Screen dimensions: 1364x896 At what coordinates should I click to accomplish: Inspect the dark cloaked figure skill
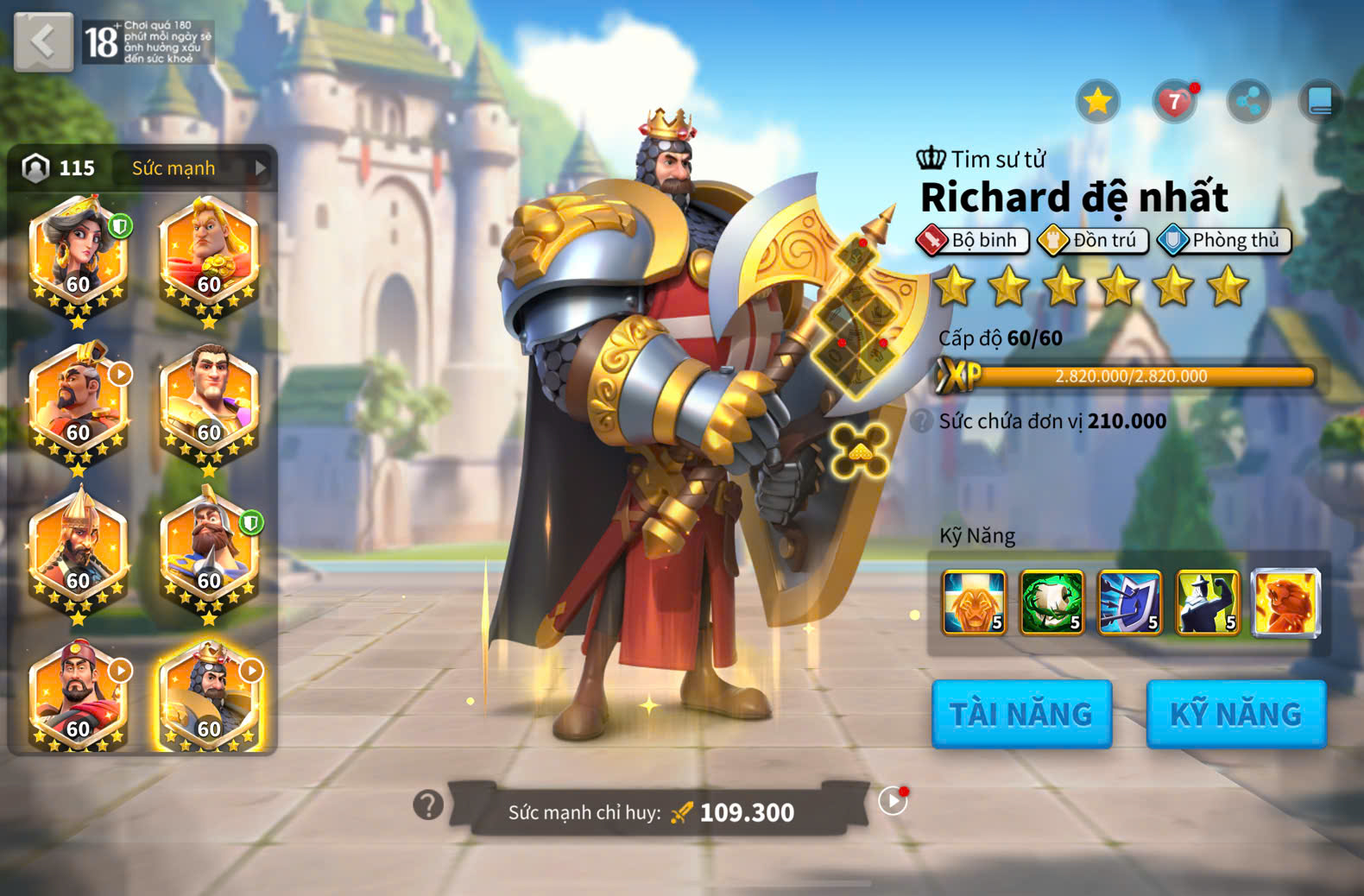click(1207, 603)
